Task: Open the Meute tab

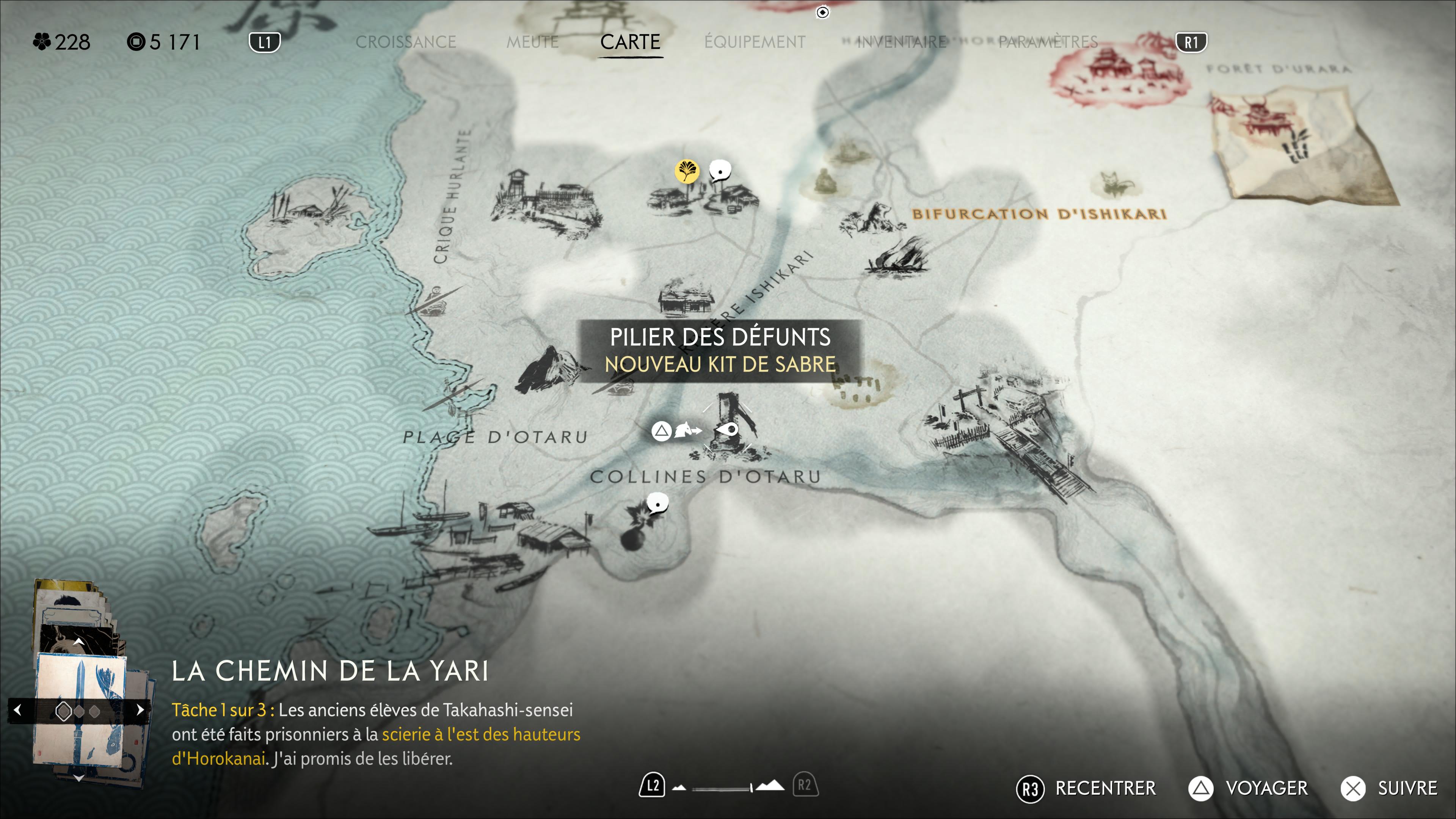Action: point(532,42)
